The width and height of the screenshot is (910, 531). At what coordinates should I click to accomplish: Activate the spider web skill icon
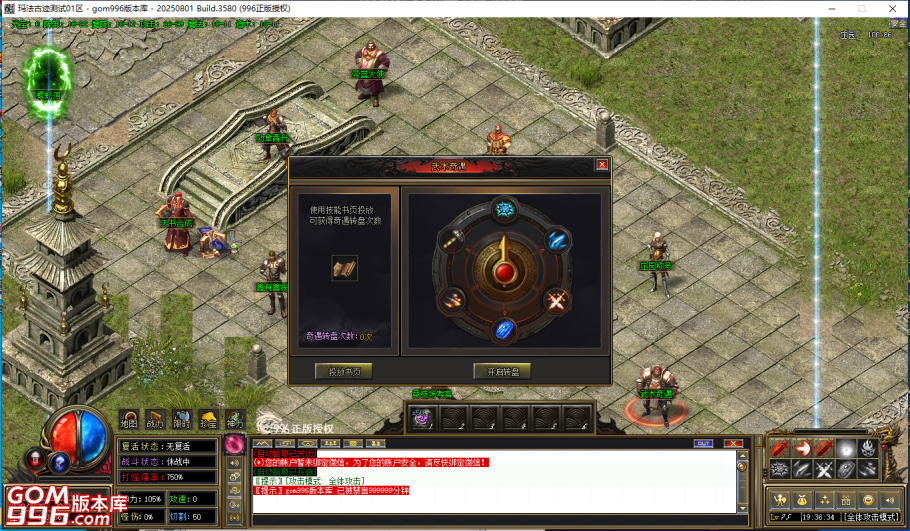[x=781, y=470]
